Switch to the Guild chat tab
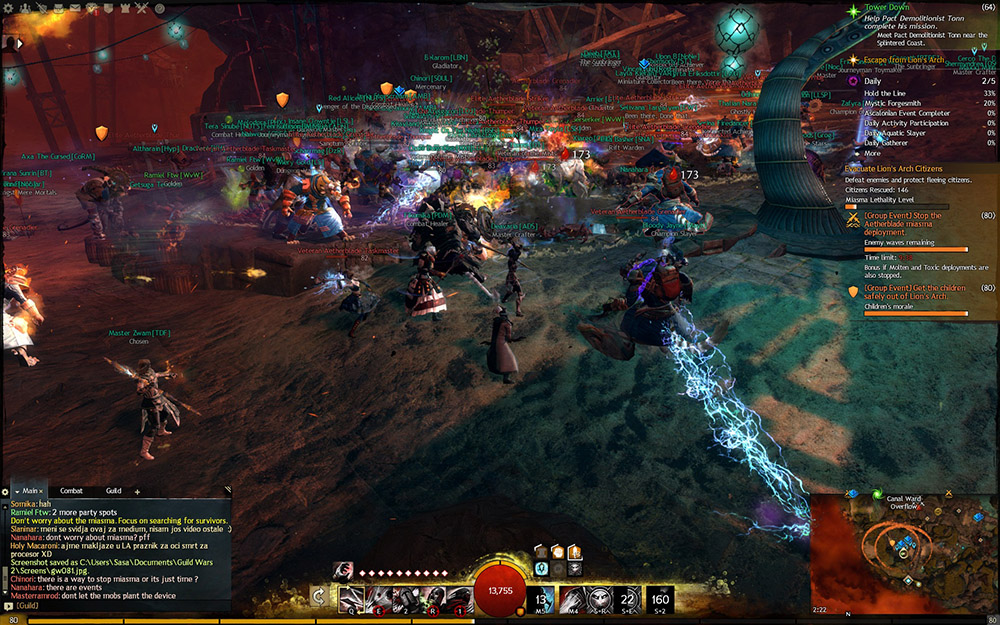Screen dimensions: 1000x625 click(x=113, y=491)
